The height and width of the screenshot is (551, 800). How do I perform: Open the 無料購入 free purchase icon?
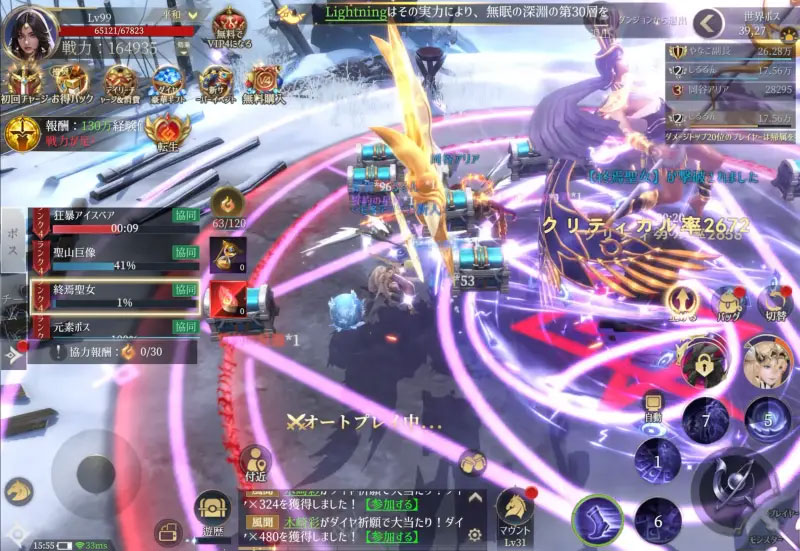pyautogui.click(x=263, y=84)
